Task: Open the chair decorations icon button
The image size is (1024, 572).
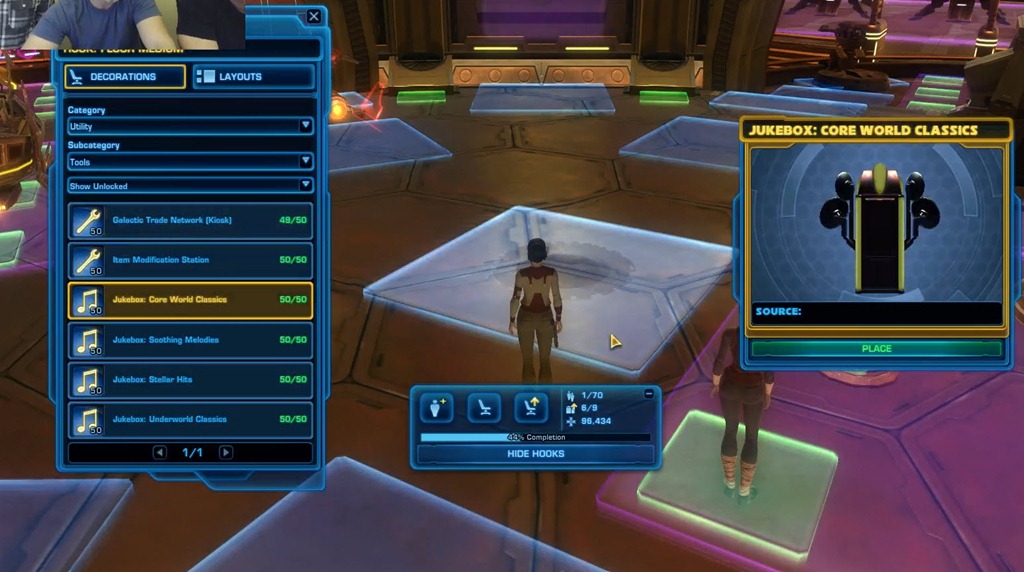Action: 484,407
